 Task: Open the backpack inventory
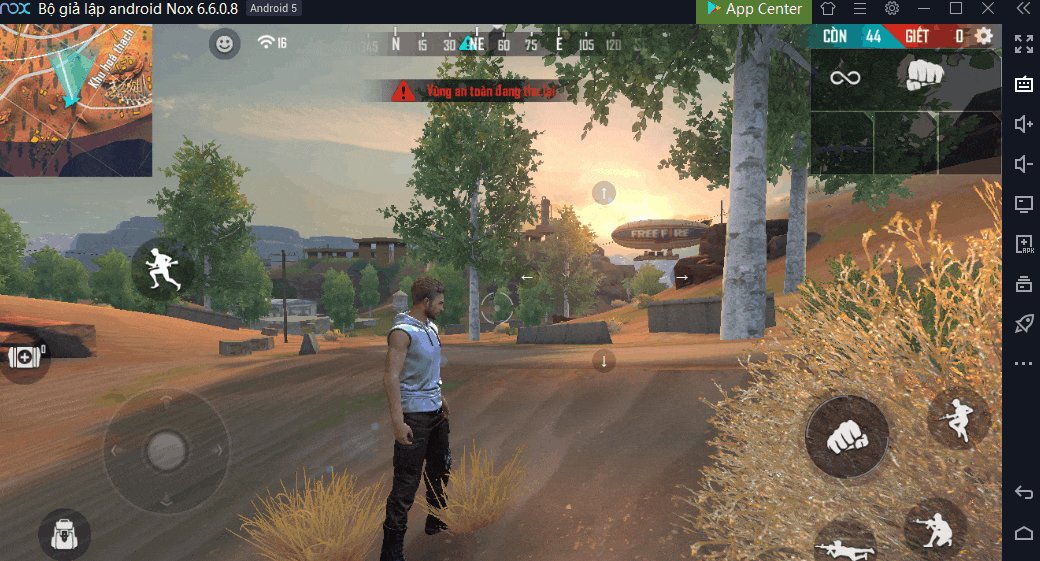(x=64, y=534)
